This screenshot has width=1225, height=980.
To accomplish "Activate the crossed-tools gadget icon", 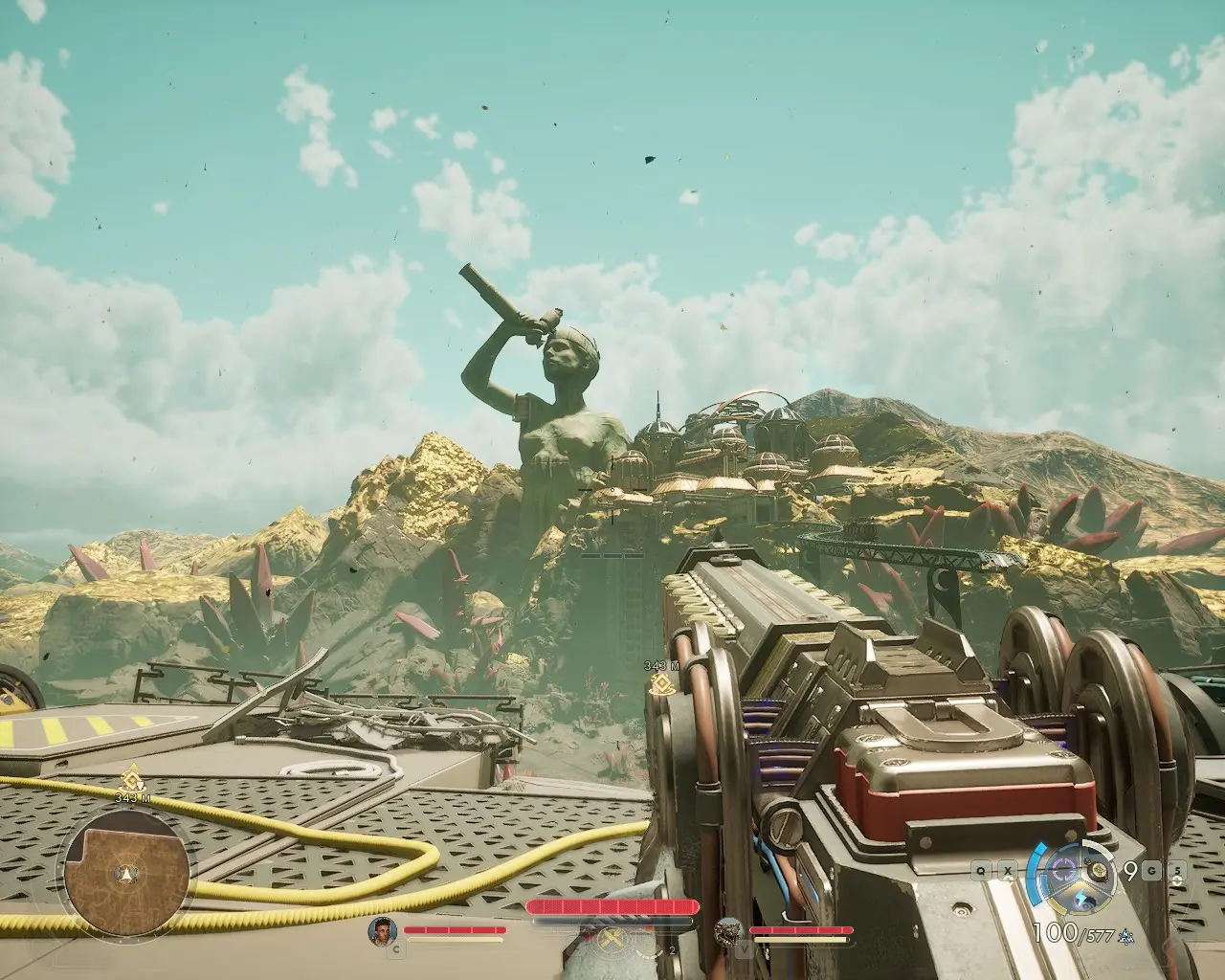I will (x=611, y=943).
